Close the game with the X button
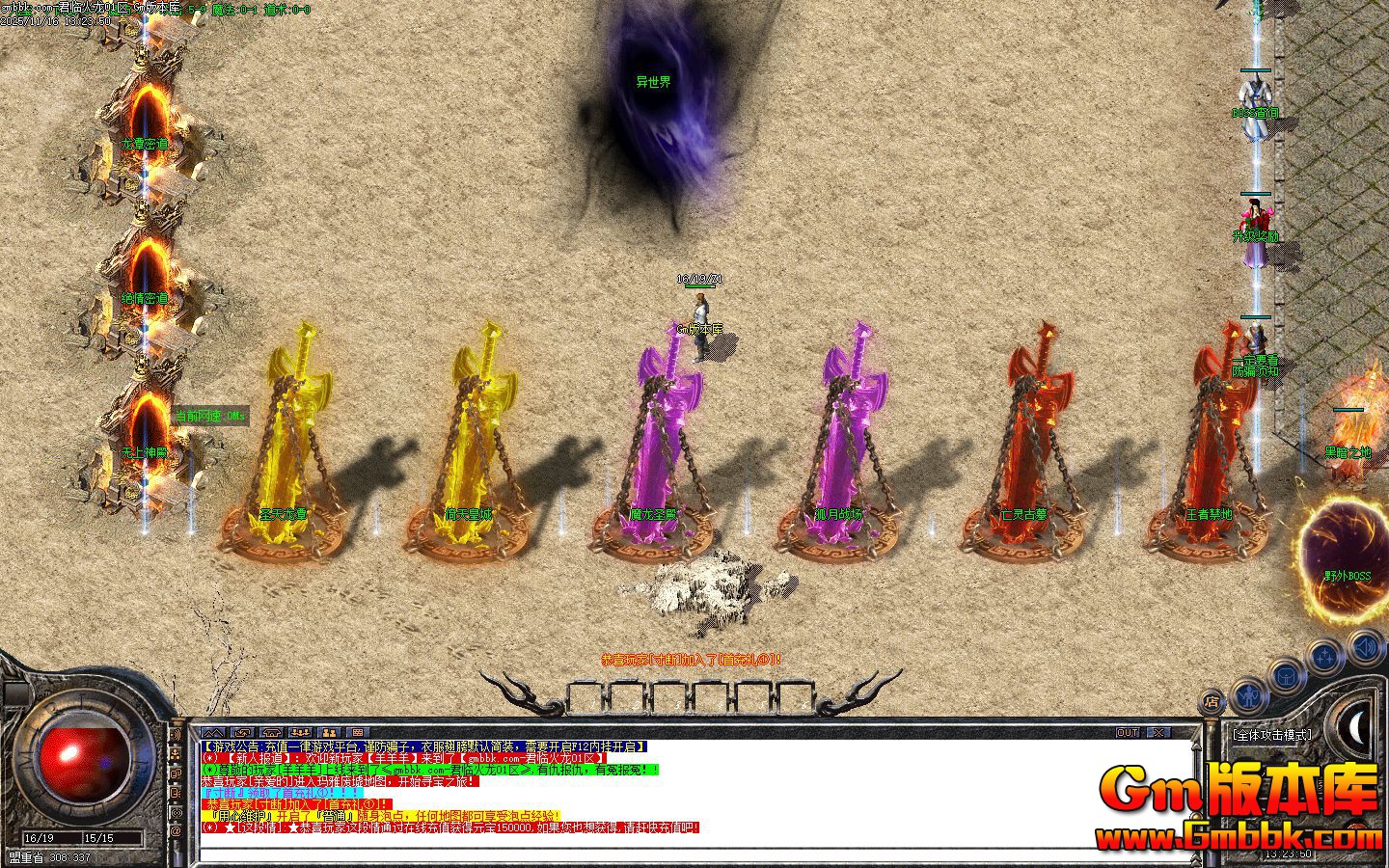The width and height of the screenshot is (1389, 868). pyautogui.click(x=1158, y=733)
